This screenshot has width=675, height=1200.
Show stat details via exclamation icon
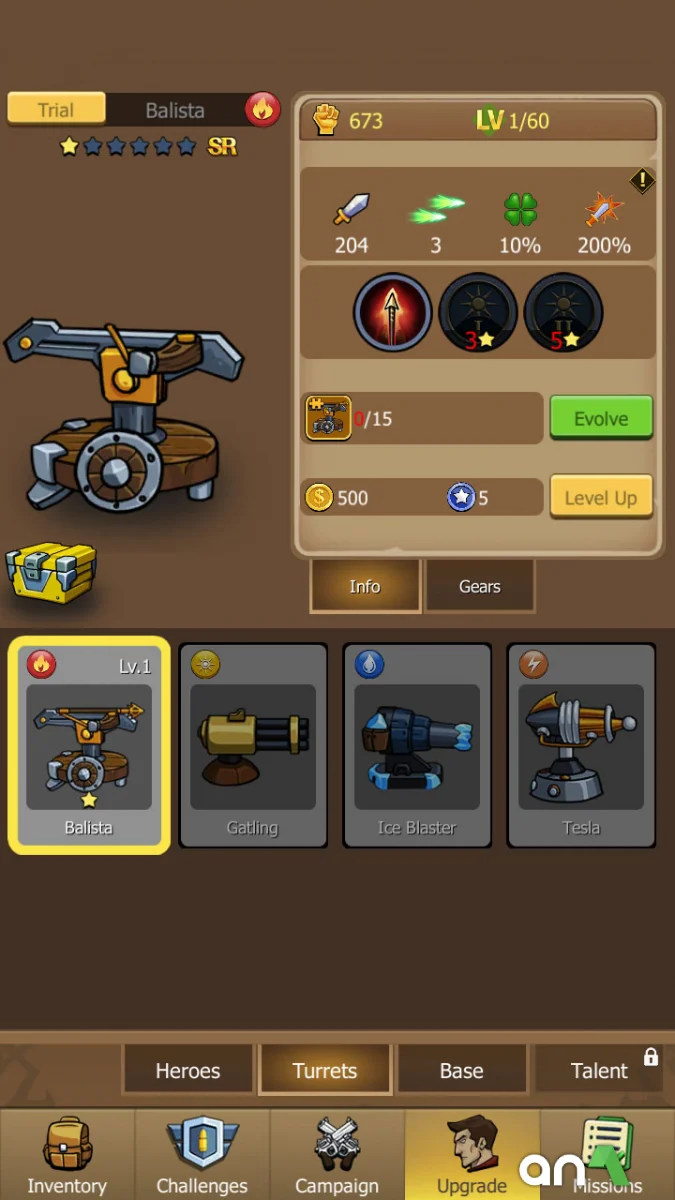click(642, 181)
